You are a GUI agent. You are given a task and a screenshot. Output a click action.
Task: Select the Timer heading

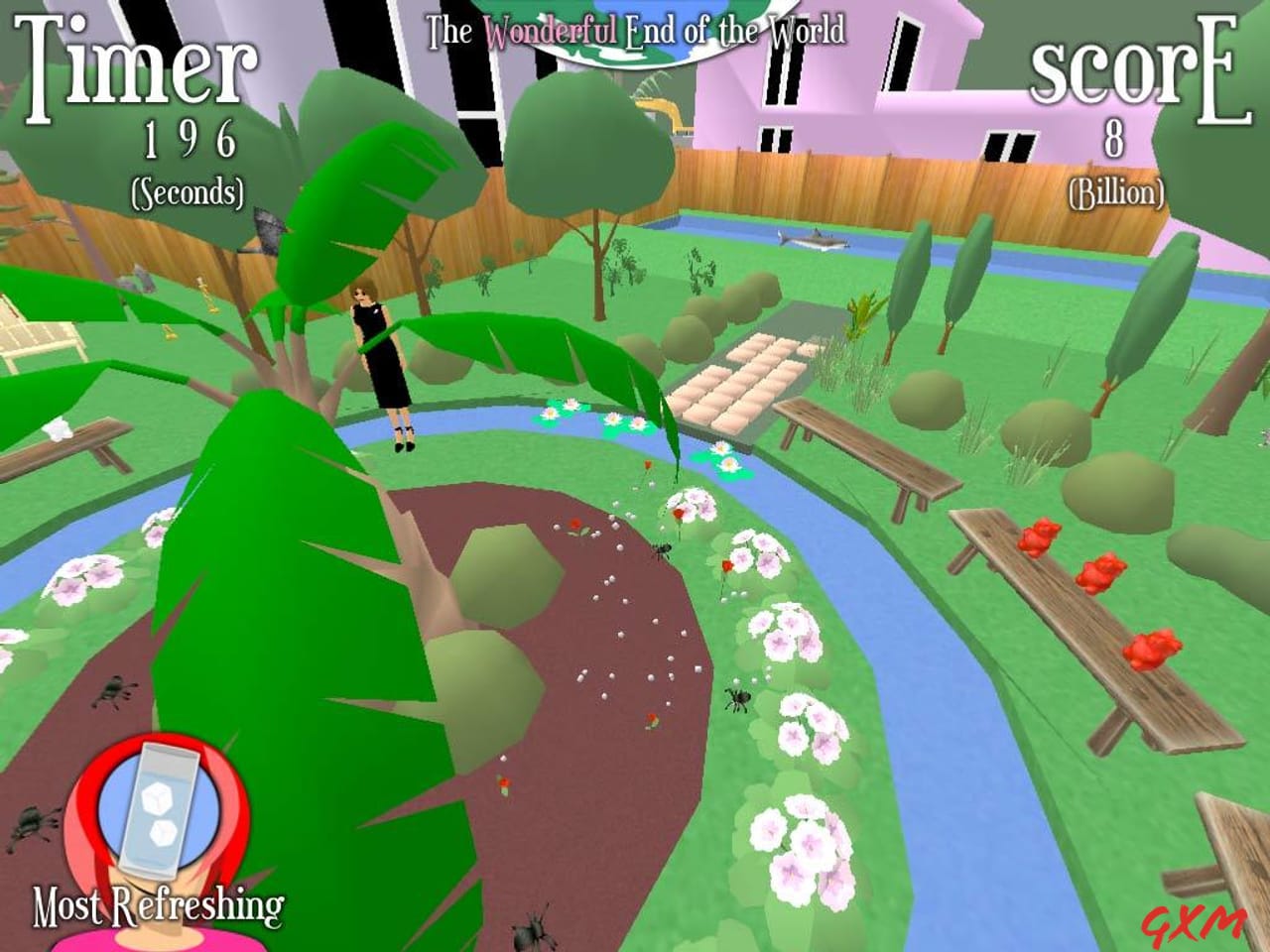[137, 59]
